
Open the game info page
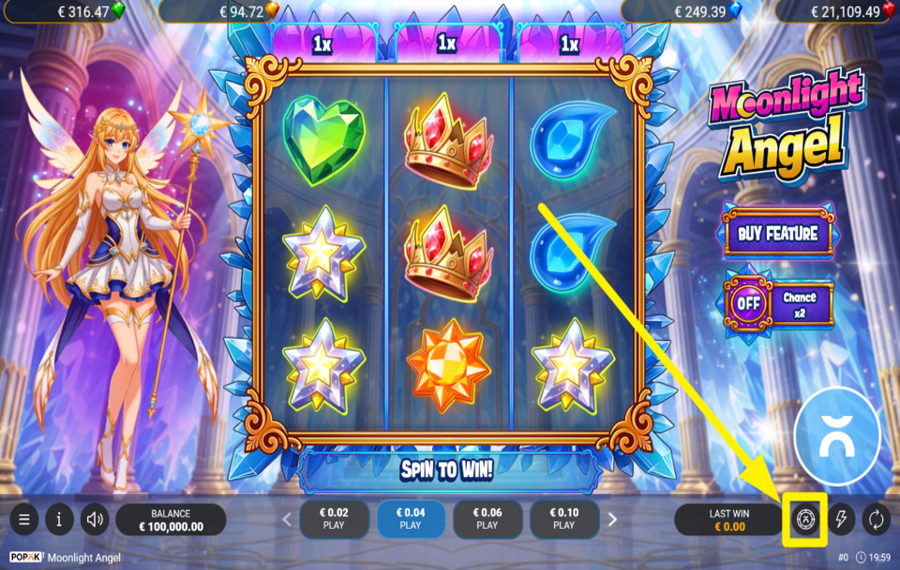coord(59,519)
